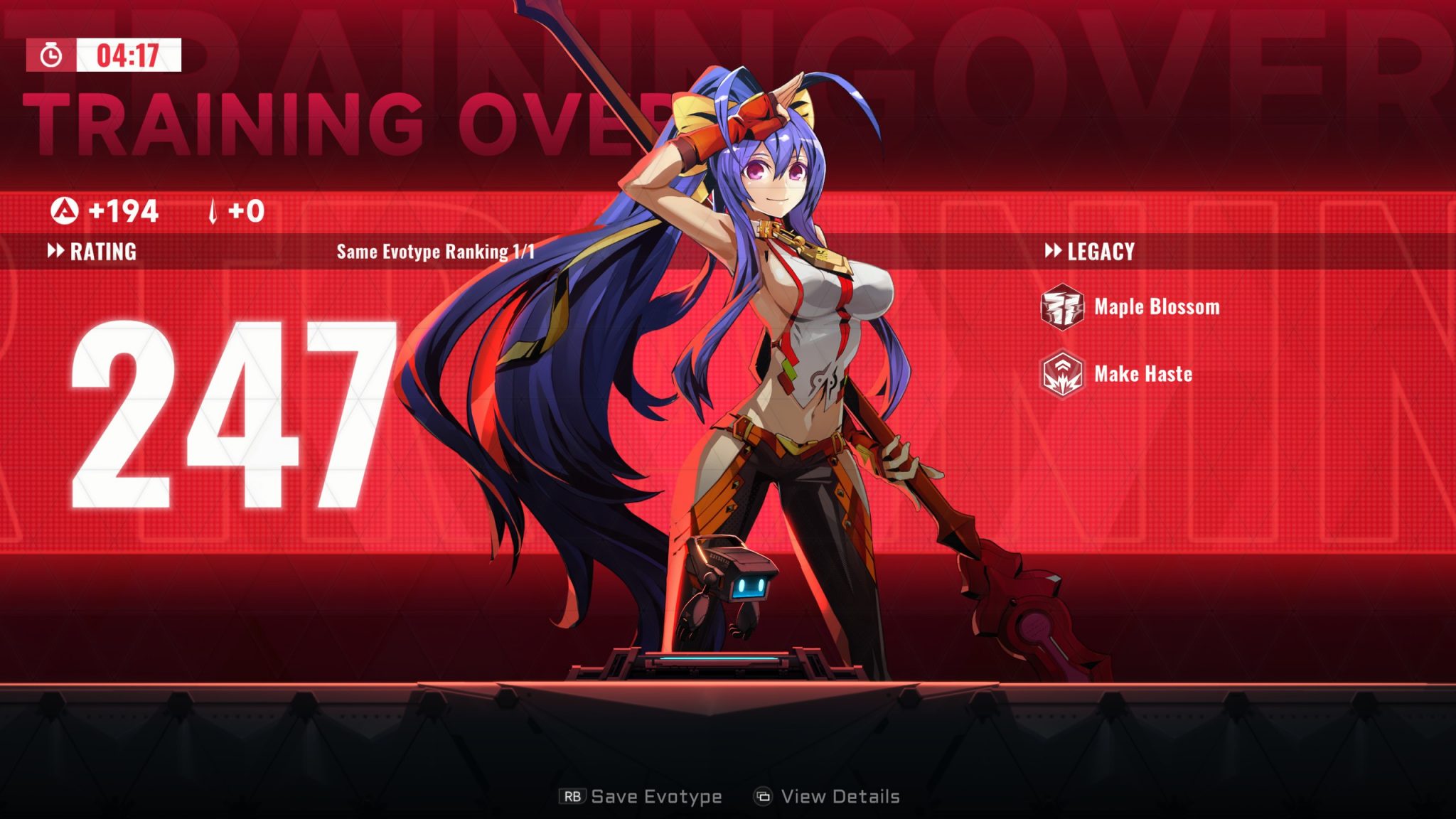Select the Maple Blossom legacy skill
The width and height of the screenshot is (1456, 819).
coord(1132,307)
